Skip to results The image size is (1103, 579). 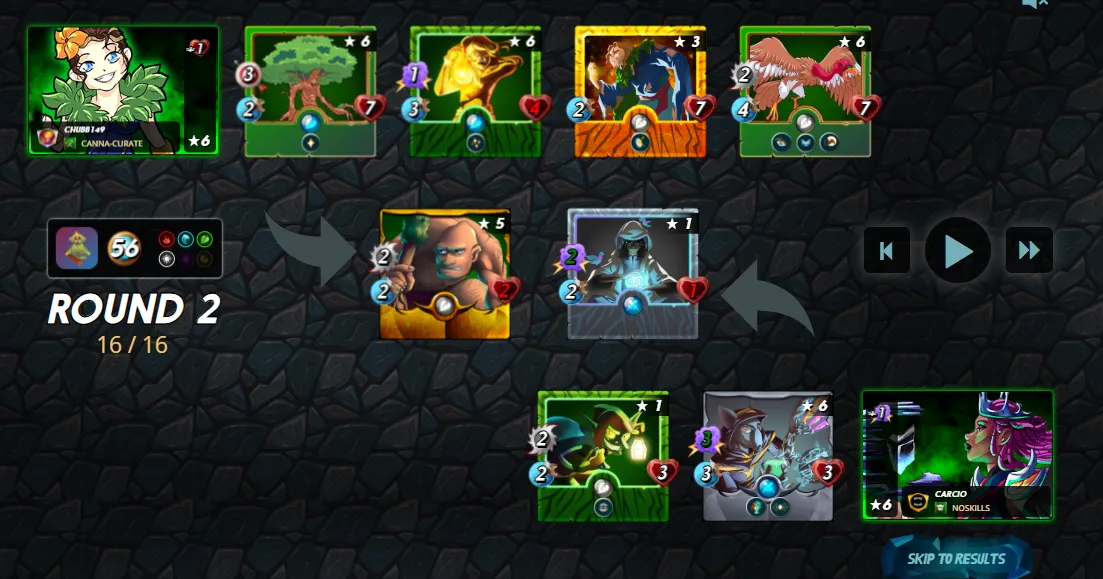pyautogui.click(x=956, y=558)
